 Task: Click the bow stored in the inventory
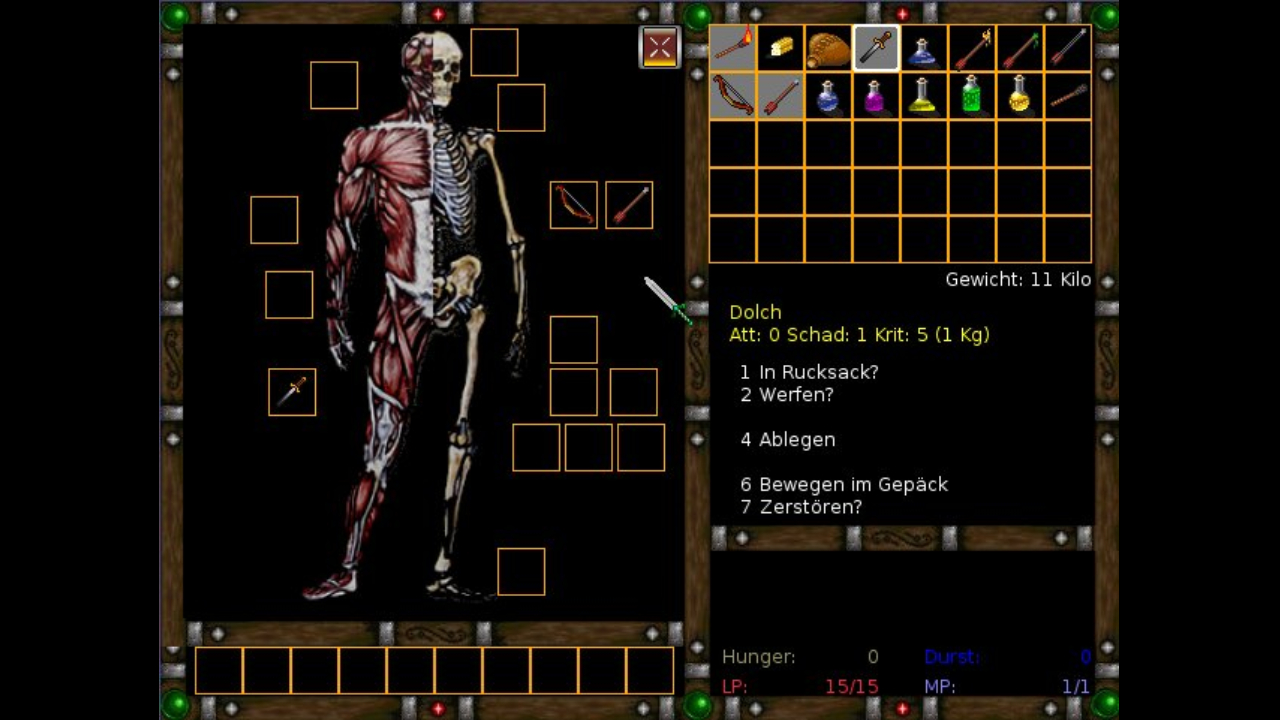734,95
